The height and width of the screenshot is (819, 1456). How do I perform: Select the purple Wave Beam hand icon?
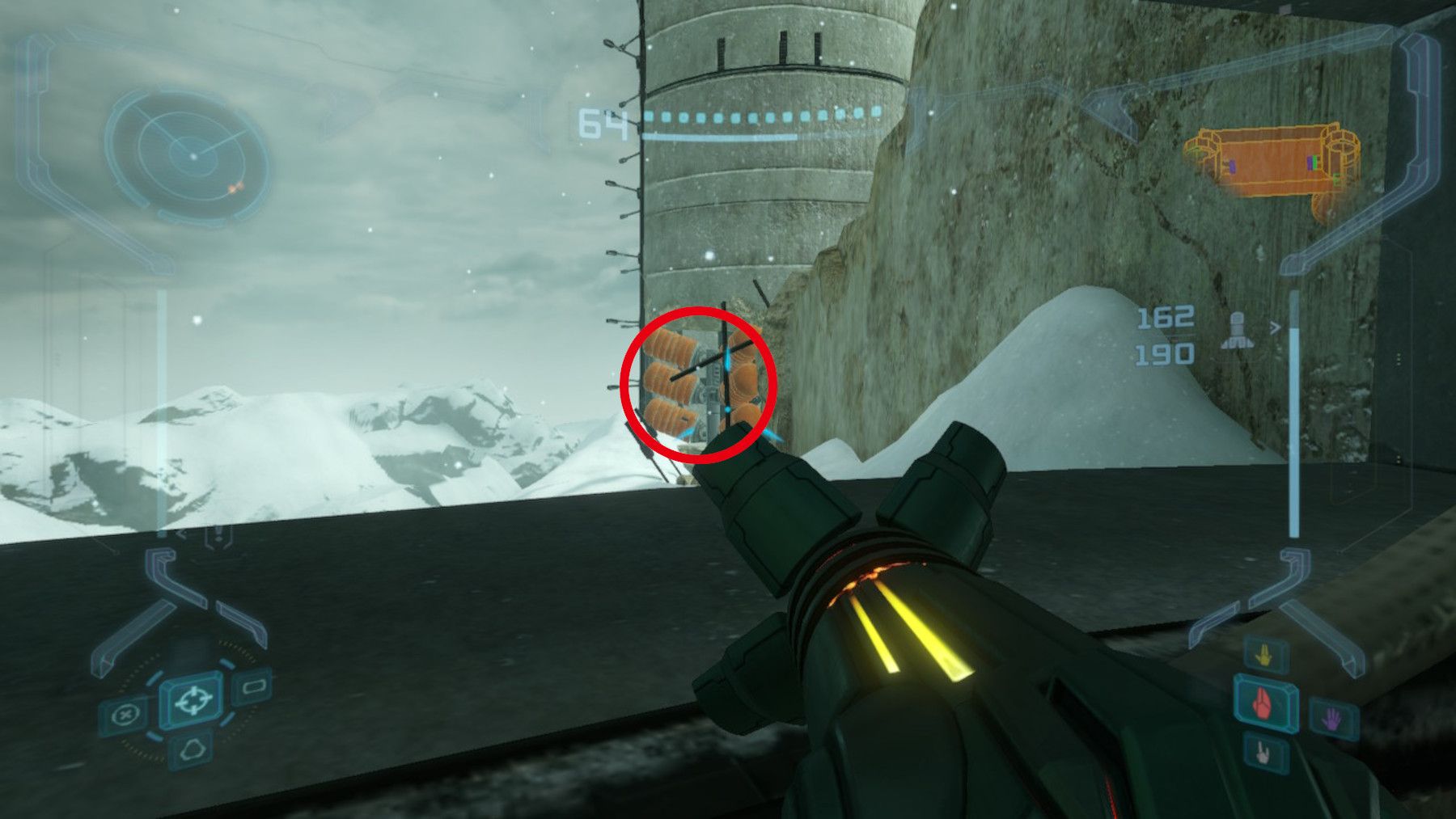(x=1331, y=719)
